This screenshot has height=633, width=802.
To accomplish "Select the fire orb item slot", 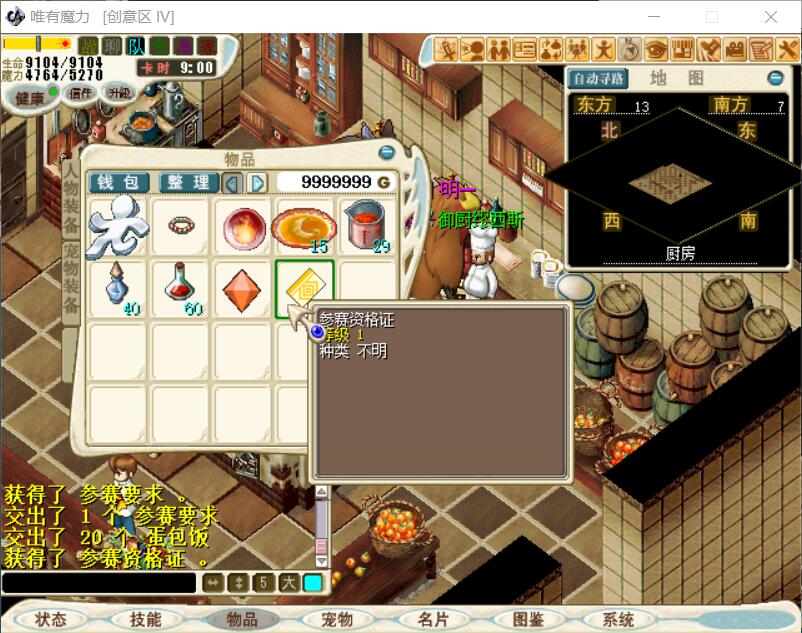I will click(x=242, y=226).
